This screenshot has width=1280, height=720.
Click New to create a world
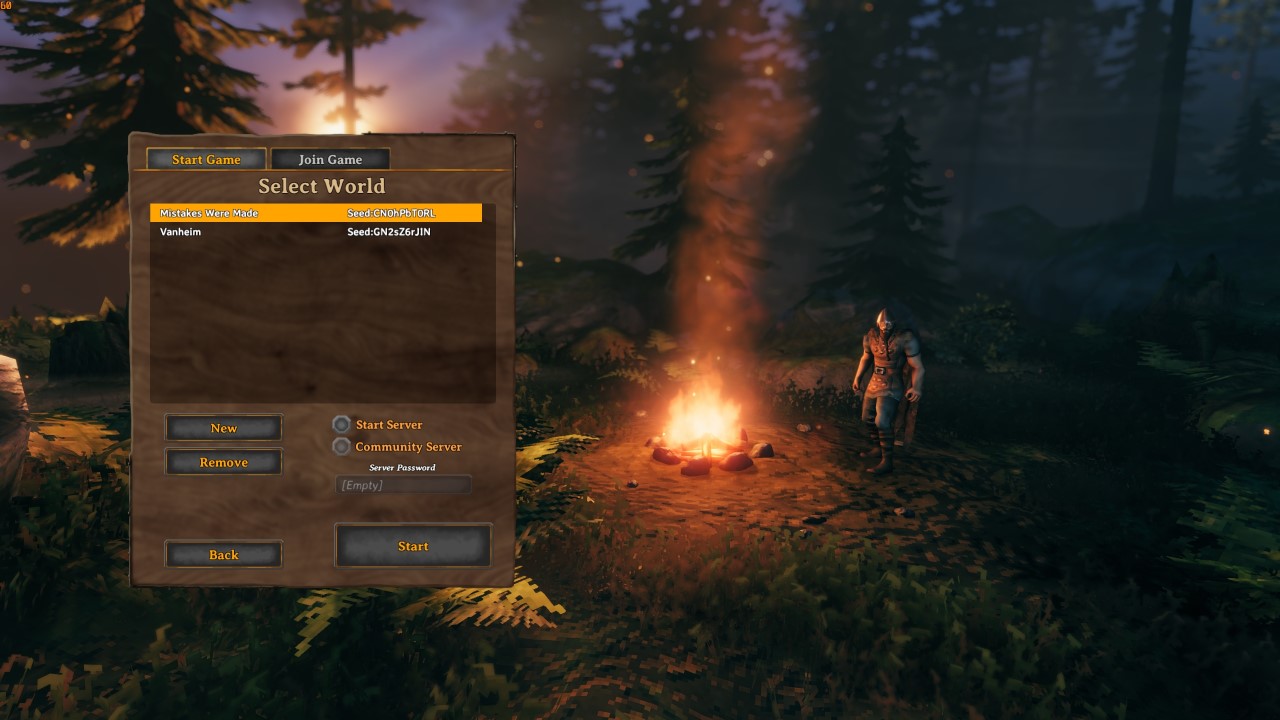tap(223, 427)
